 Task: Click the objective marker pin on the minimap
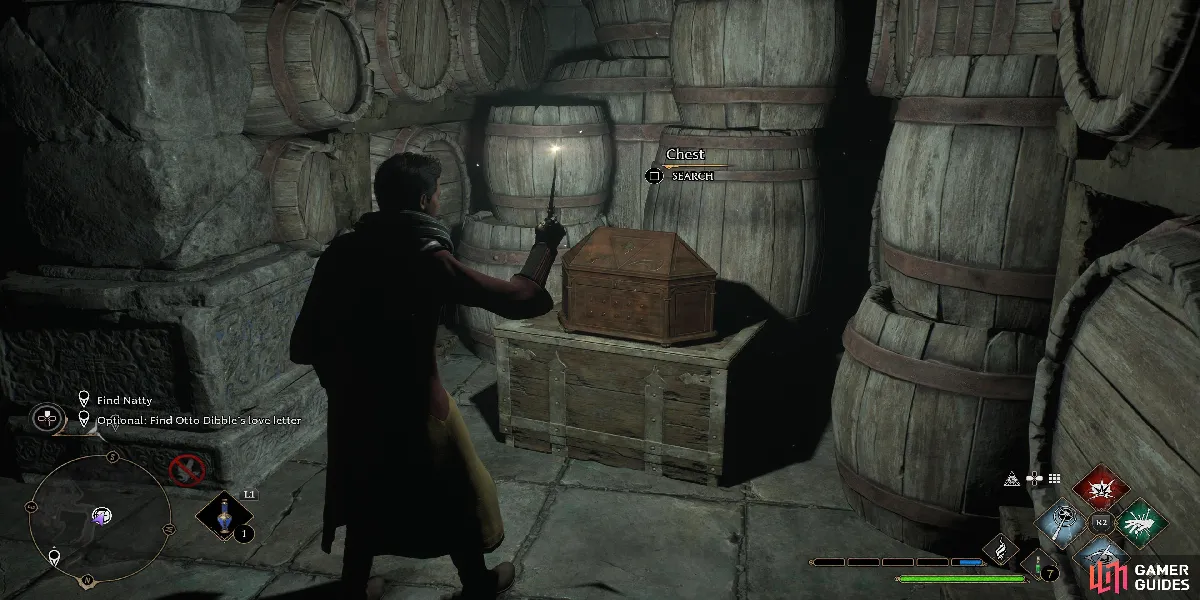pyautogui.click(x=53, y=555)
